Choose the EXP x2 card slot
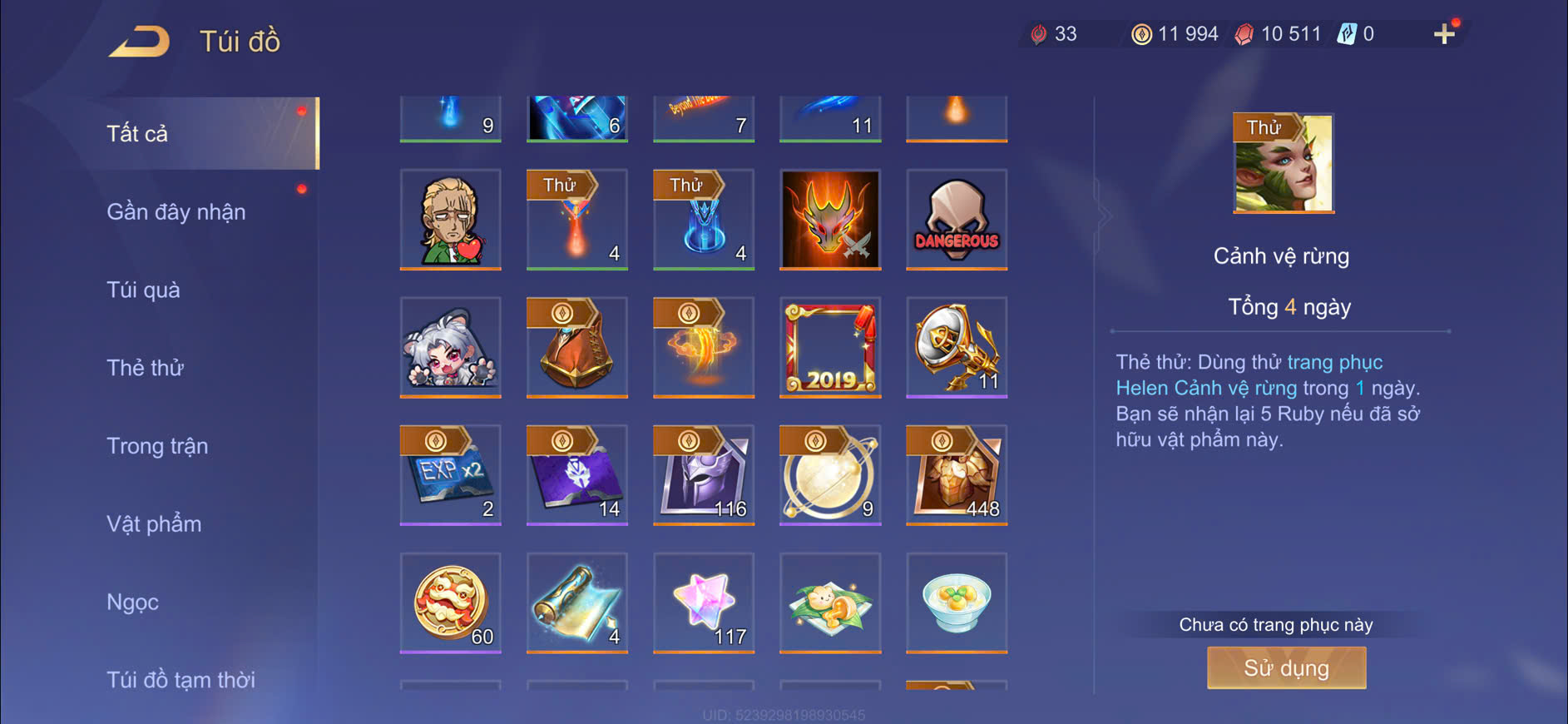This screenshot has width=1568, height=724. point(450,475)
